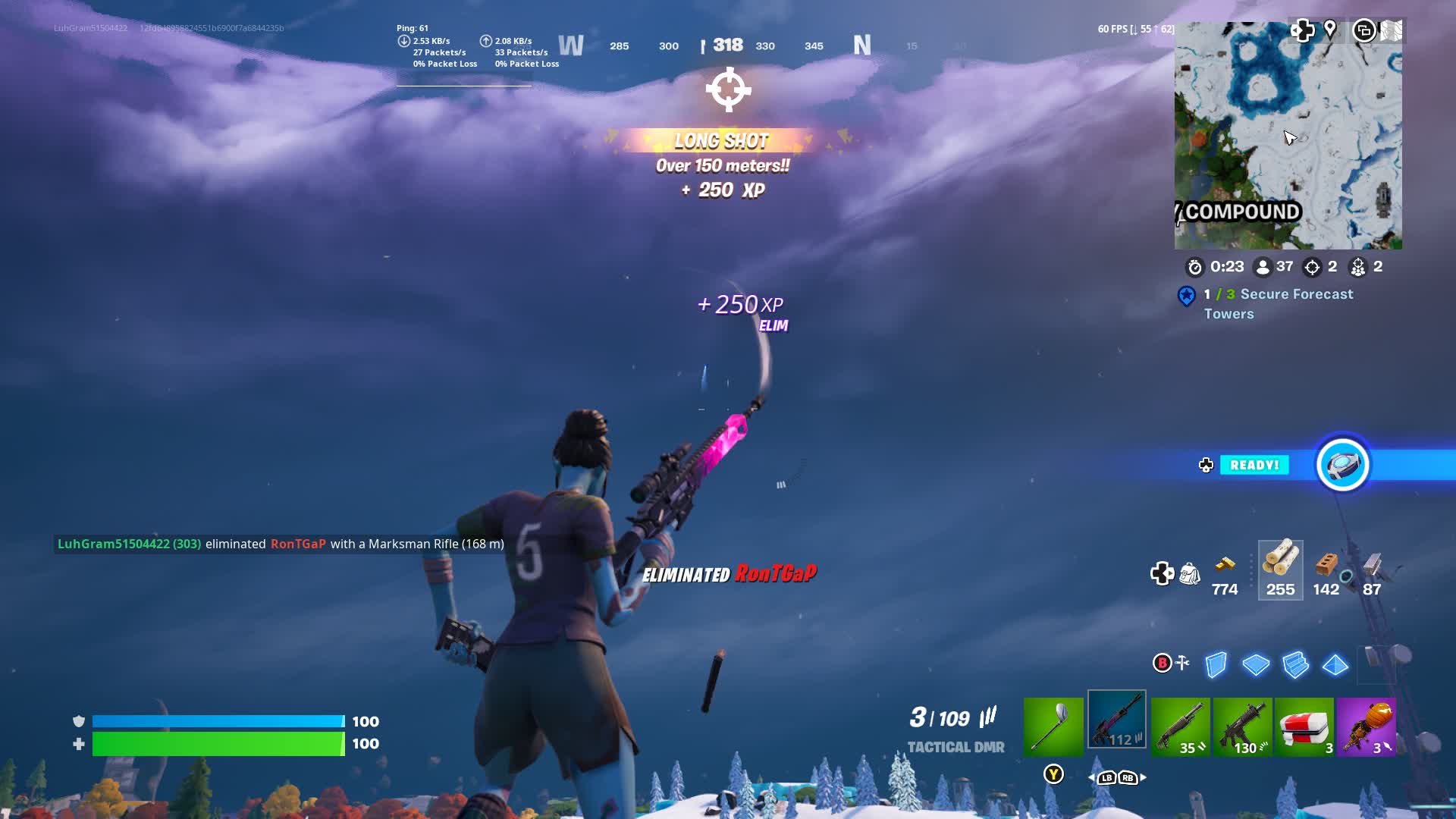Click the squad eliminations icon next to 2
The width and height of the screenshot is (1456, 819).
point(1360,267)
